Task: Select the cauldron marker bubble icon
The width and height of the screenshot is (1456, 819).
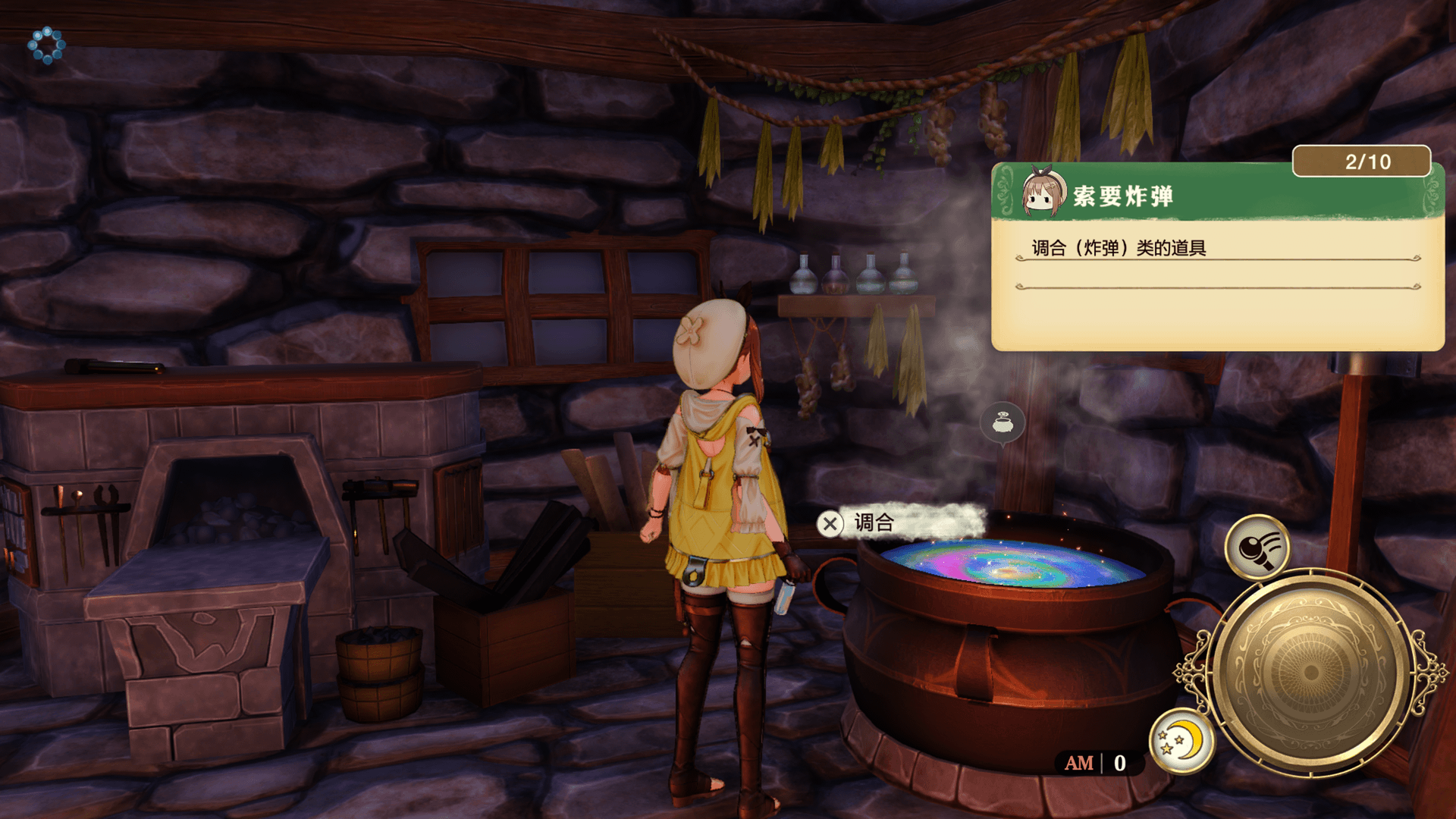Action: [x=1003, y=423]
